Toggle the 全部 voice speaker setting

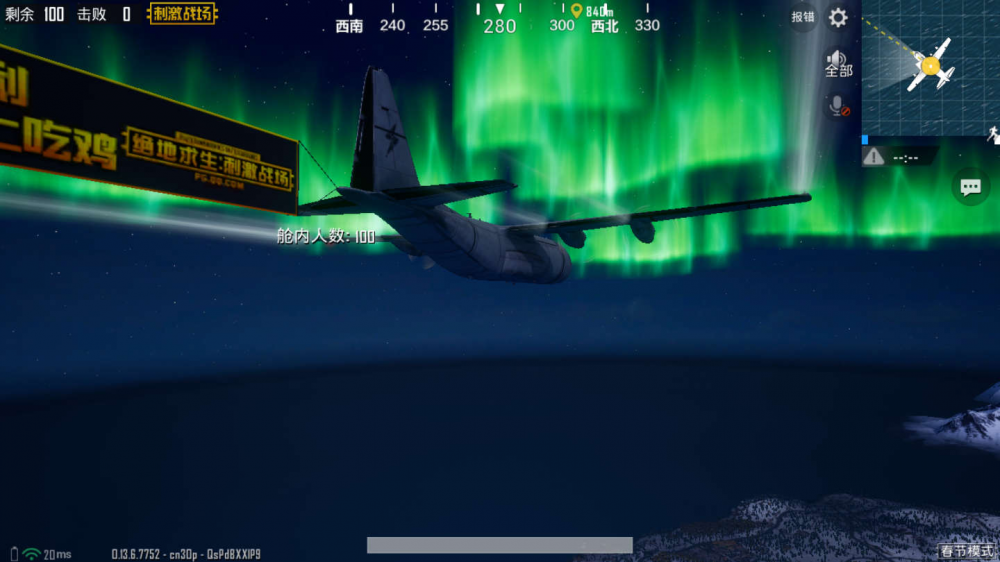[x=838, y=64]
